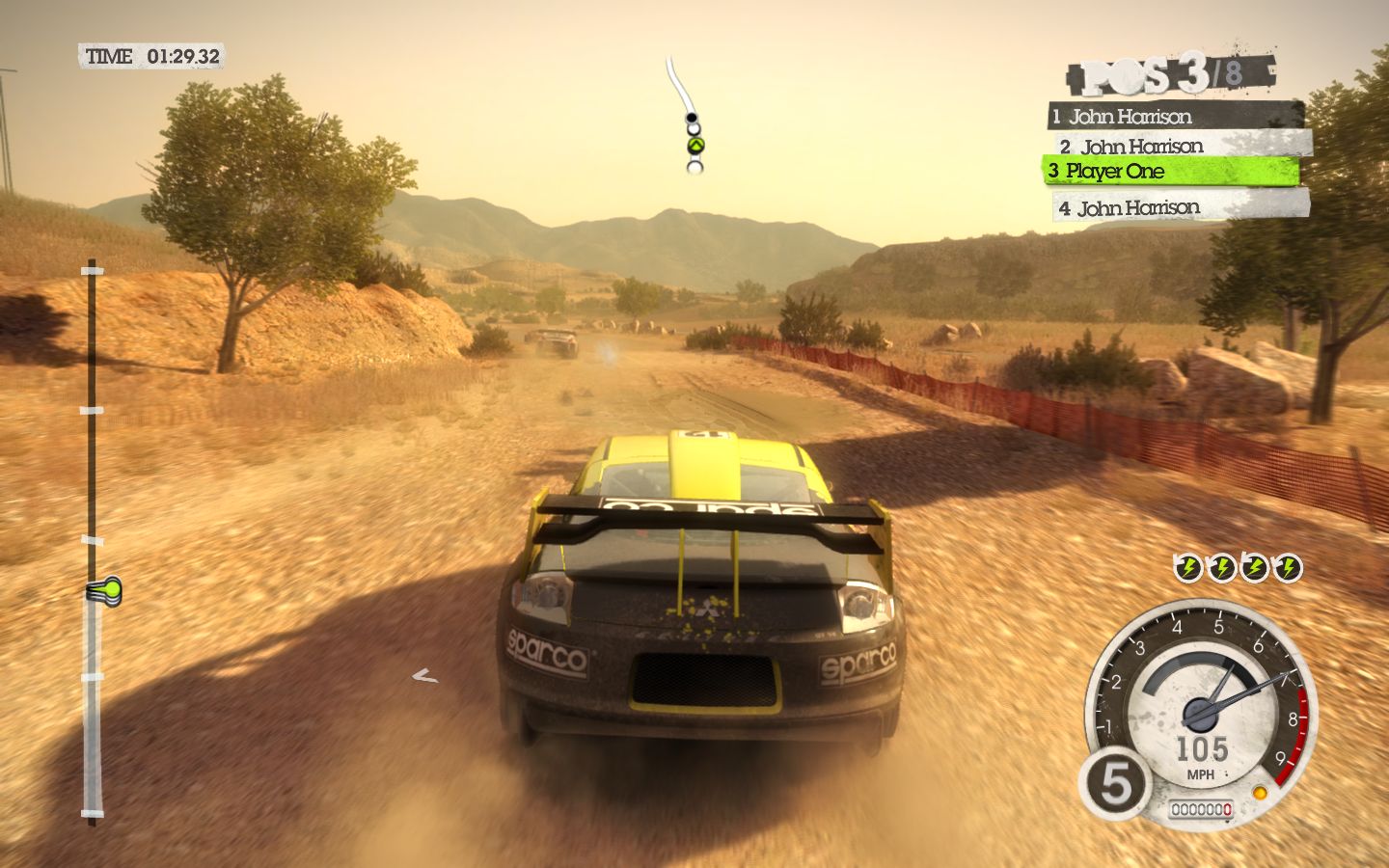Select the Player One leaderboard row
The width and height of the screenshot is (1389, 868).
(1170, 172)
